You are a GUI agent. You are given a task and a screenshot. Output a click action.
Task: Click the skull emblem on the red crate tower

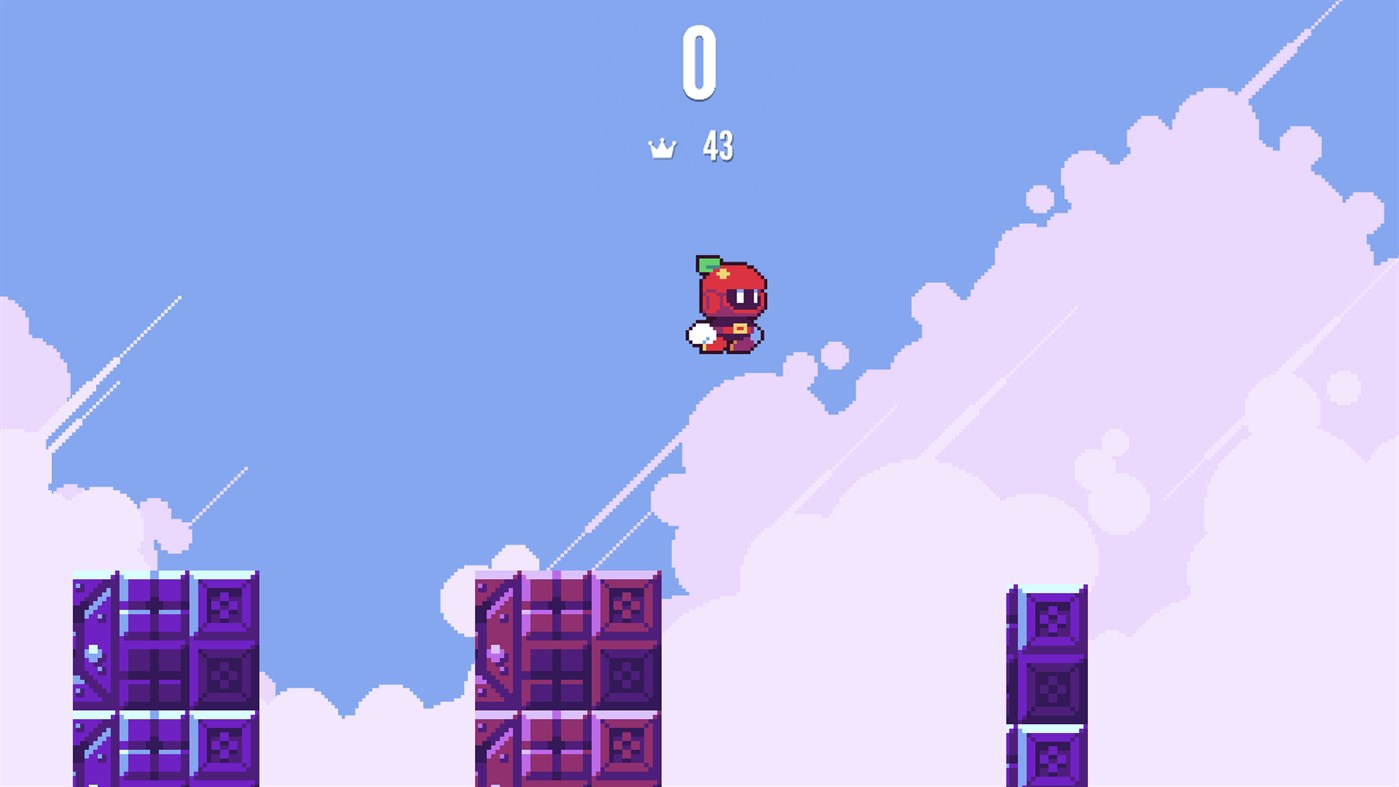[x=628, y=609]
